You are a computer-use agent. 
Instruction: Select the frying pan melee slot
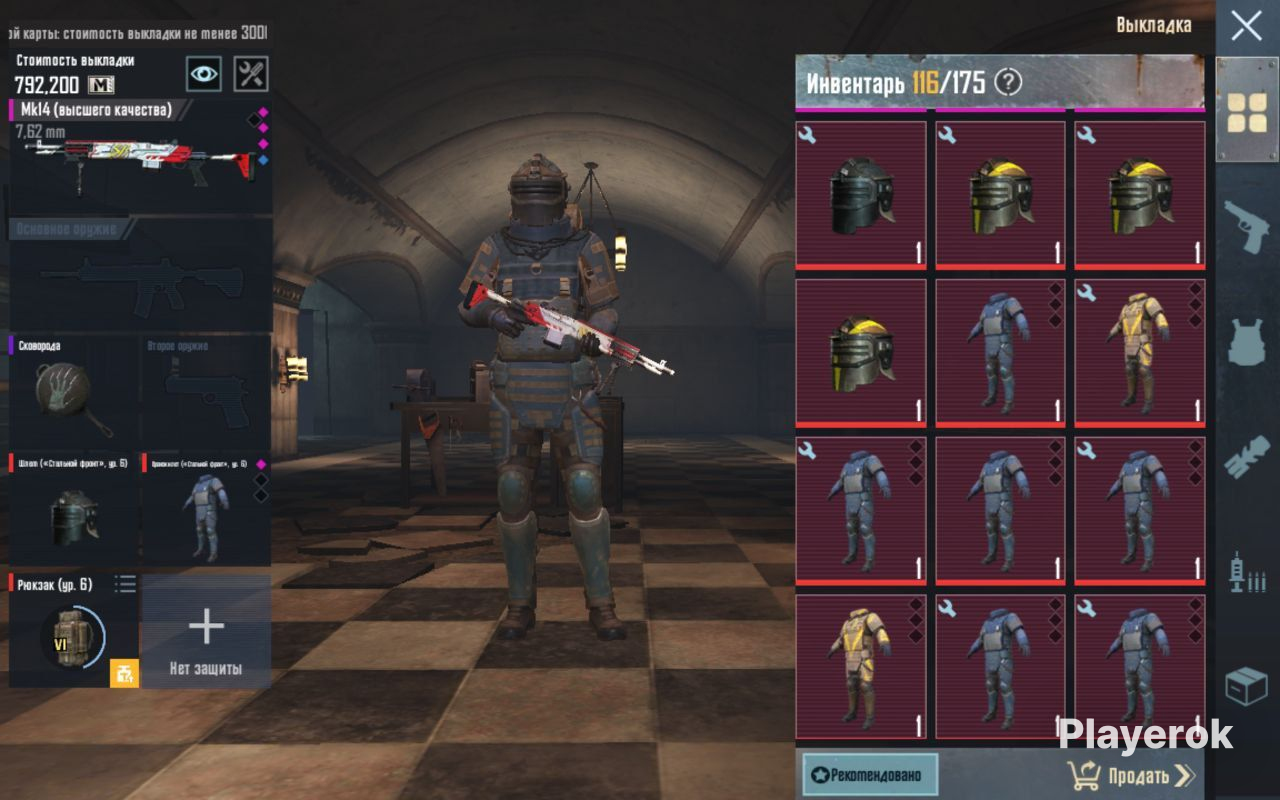pyautogui.click(x=74, y=391)
